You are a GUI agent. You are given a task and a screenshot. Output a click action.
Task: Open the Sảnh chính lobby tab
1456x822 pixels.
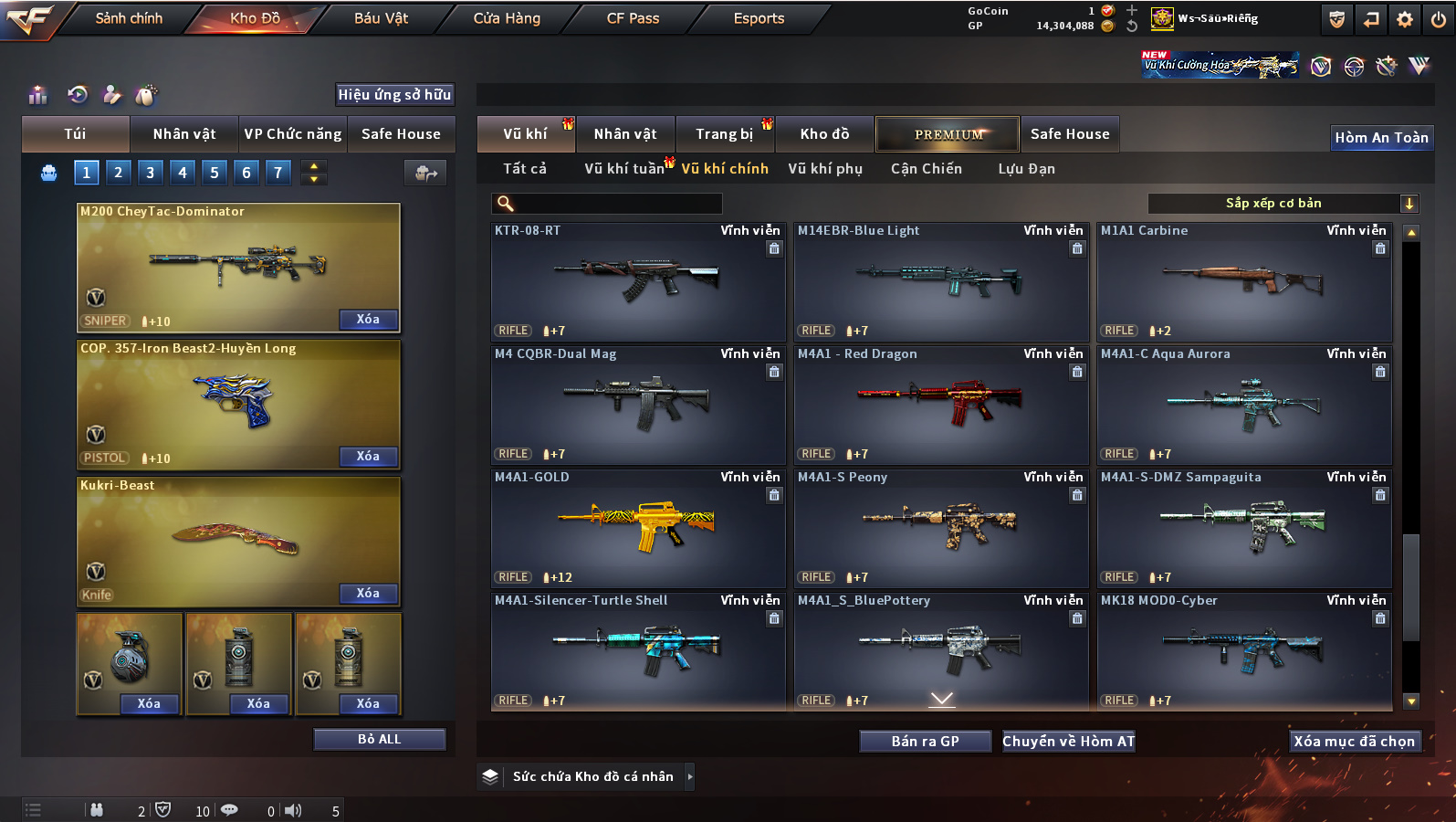pyautogui.click(x=129, y=18)
